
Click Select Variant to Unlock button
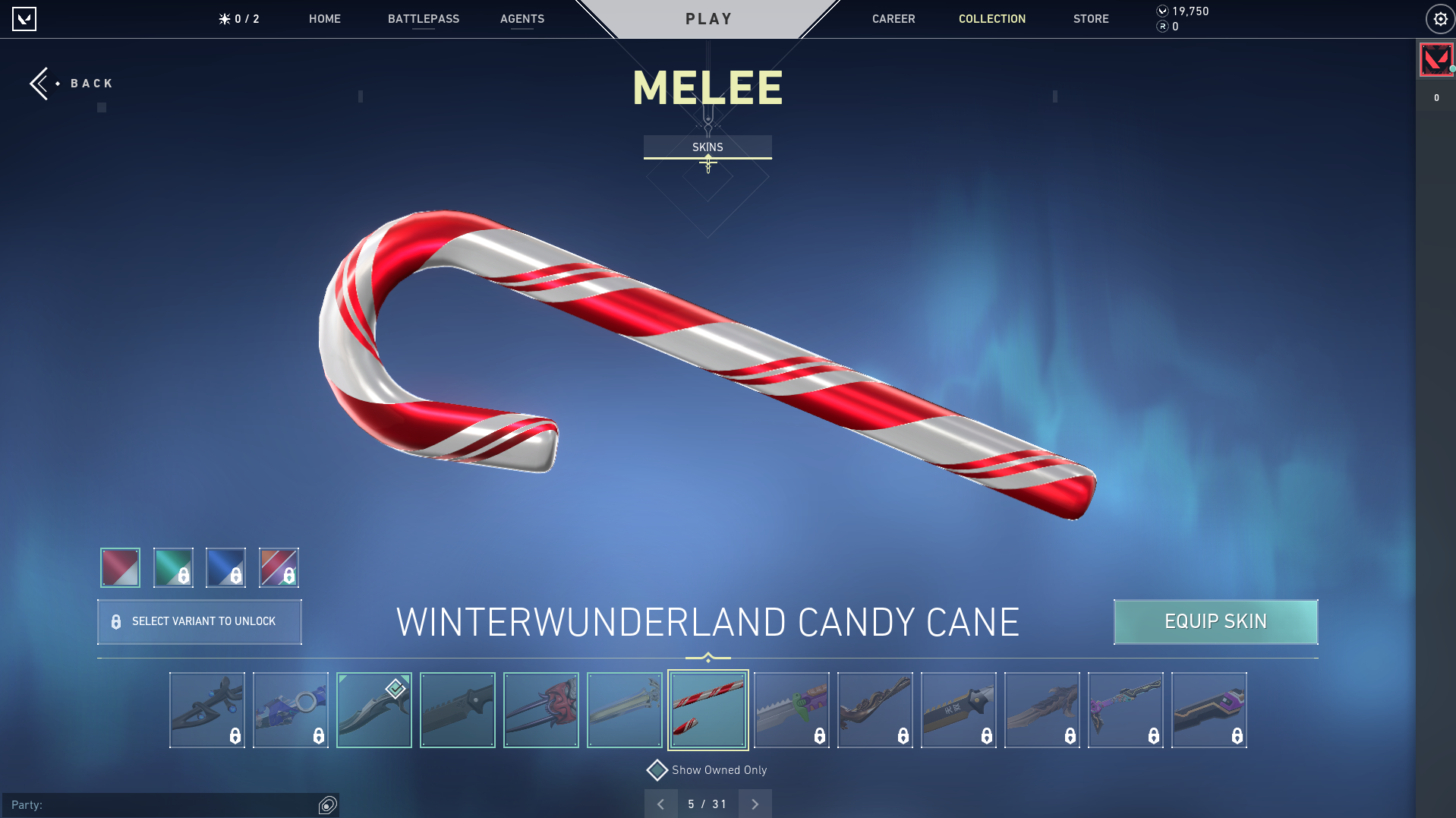[x=200, y=621]
